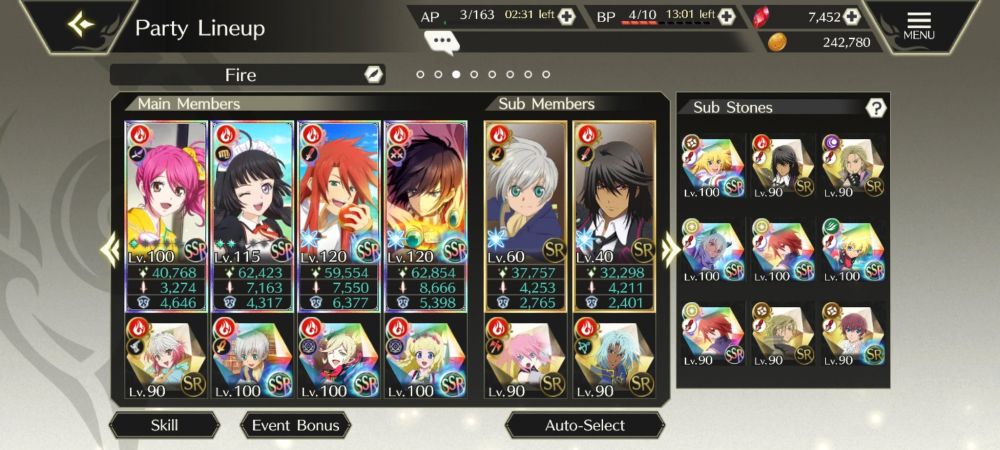The image size is (1000, 450).
Task: Select the pink-haired Lv.100 main member
Action: 166,215
